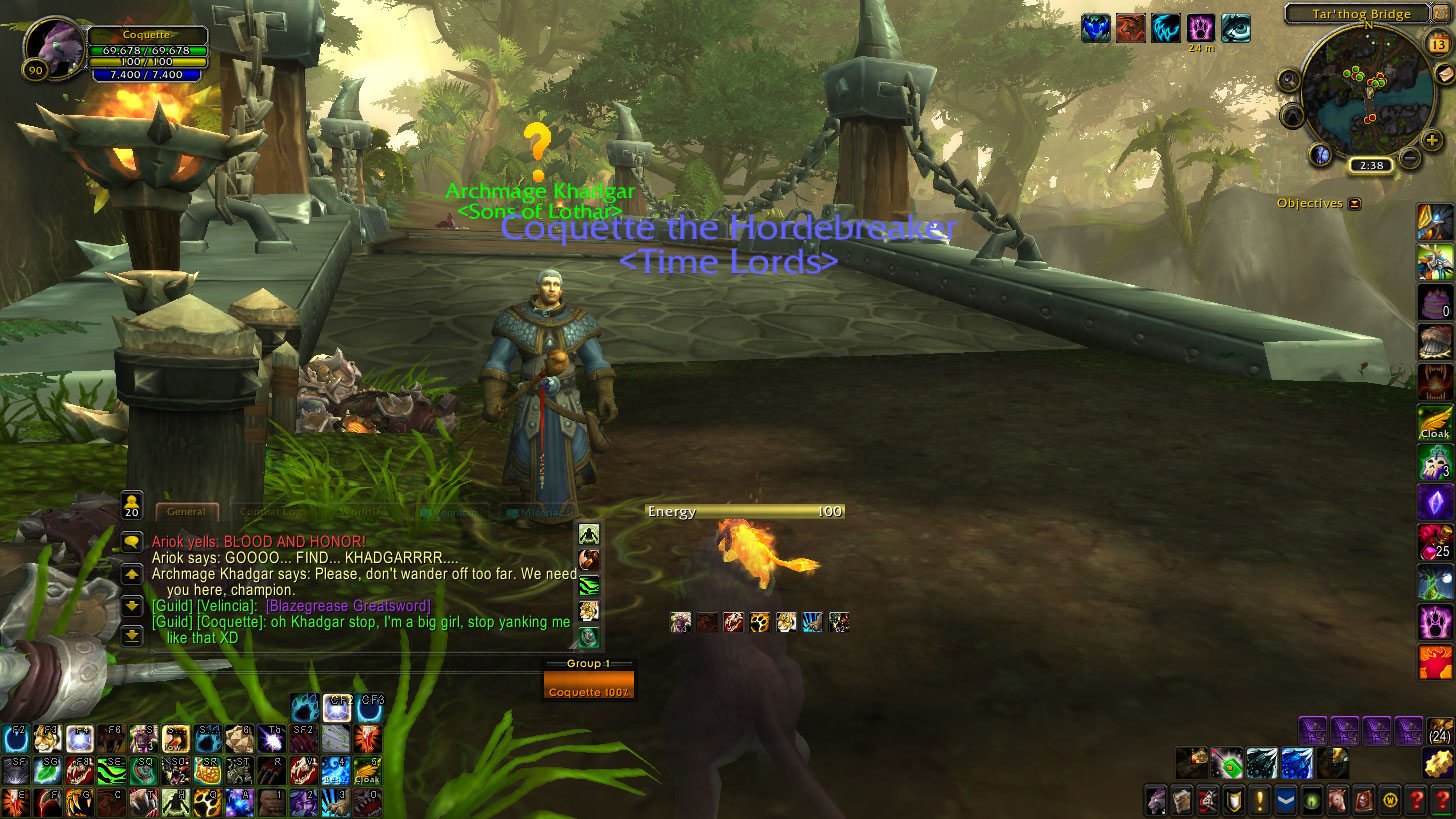Zoom out the minimap with the minus button
Image resolution: width=1456 pixels, height=819 pixels.
coord(1410,157)
